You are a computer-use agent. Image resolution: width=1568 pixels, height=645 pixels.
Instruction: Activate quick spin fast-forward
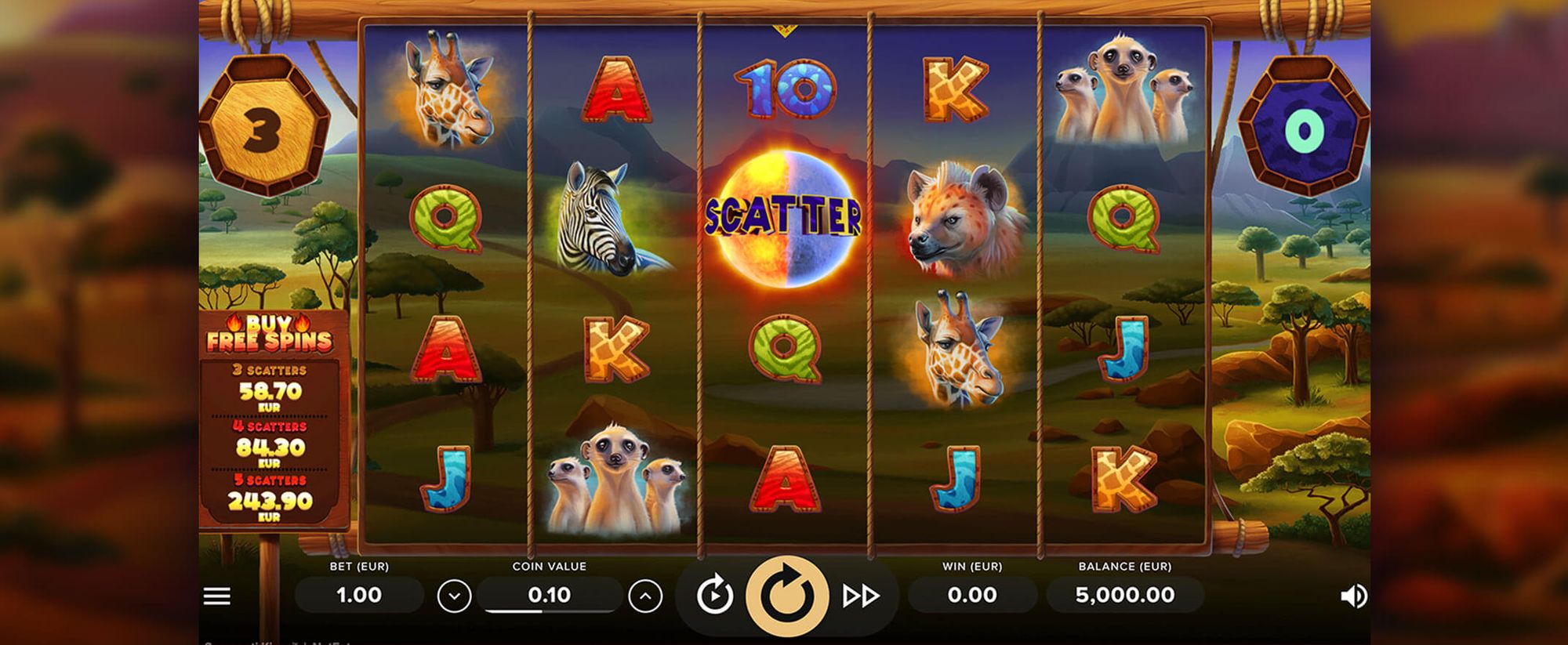tap(860, 596)
